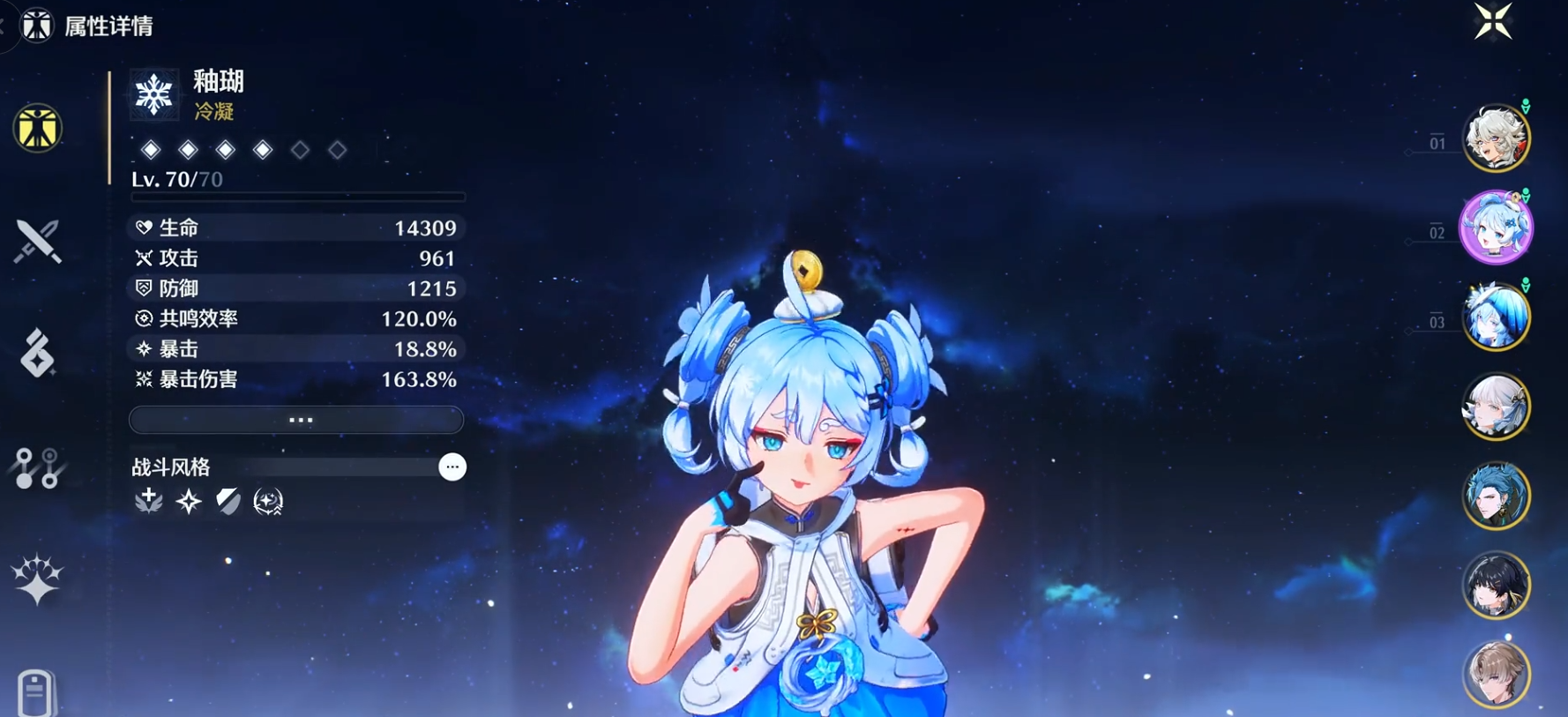The height and width of the screenshot is (717, 1568).
Task: Select the white-haired character in slot 01
Action: pos(1496,138)
